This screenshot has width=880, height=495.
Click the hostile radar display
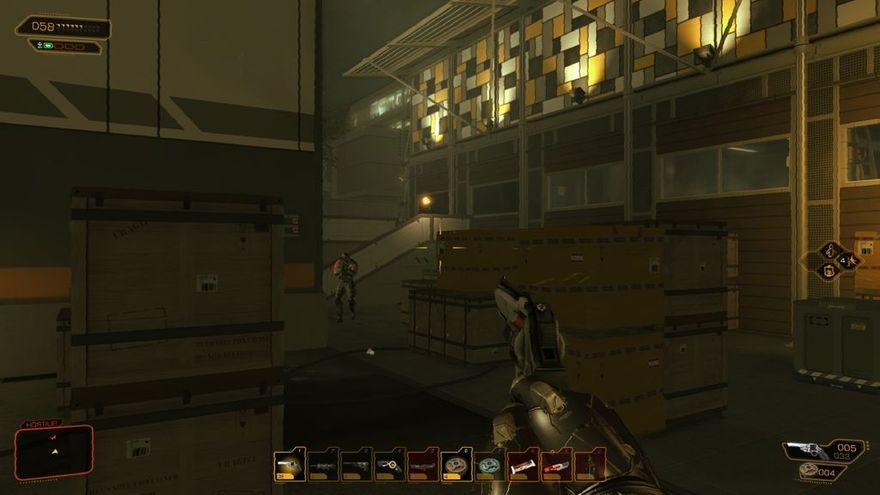coord(54,451)
